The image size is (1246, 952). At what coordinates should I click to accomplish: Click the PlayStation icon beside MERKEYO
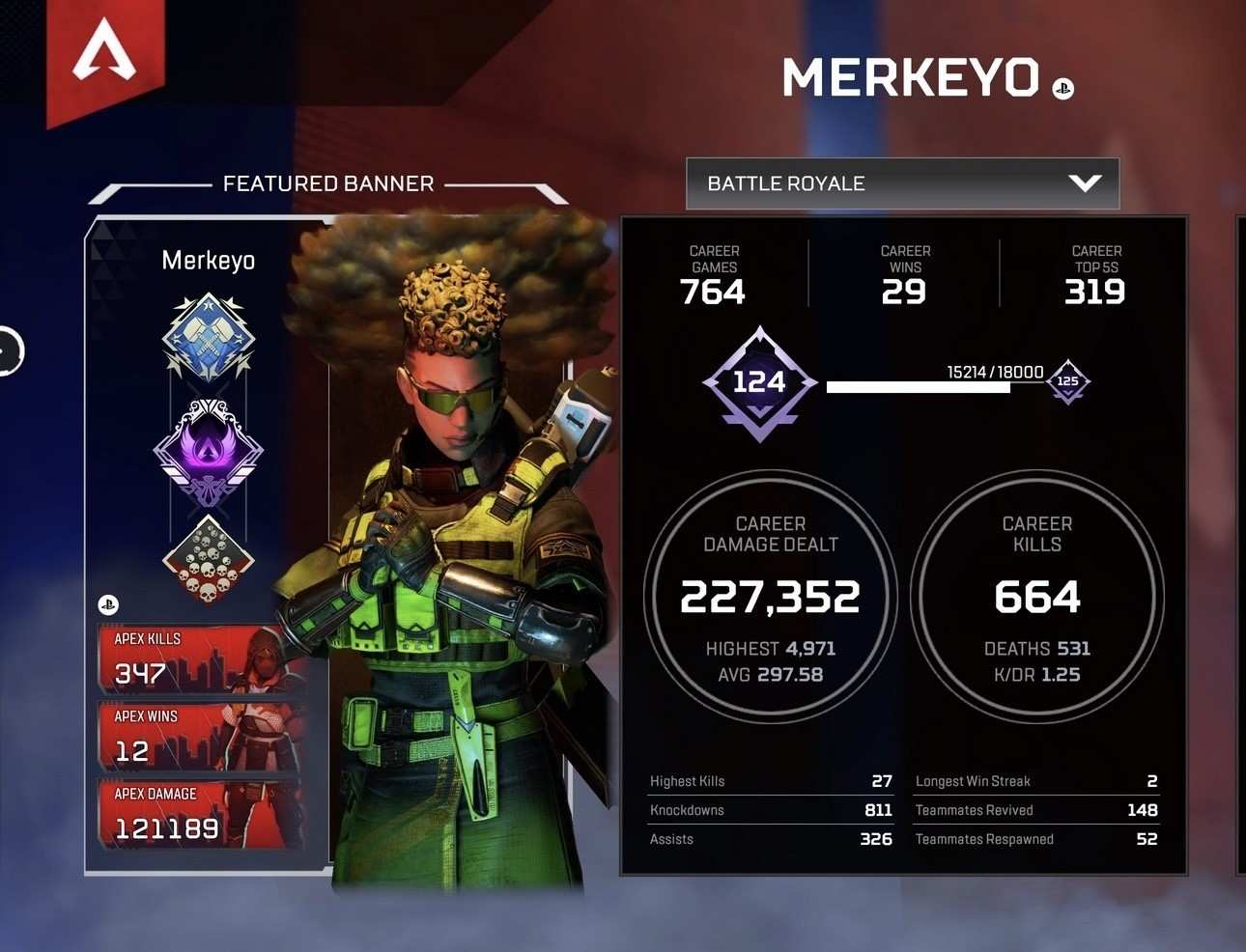click(x=1062, y=88)
